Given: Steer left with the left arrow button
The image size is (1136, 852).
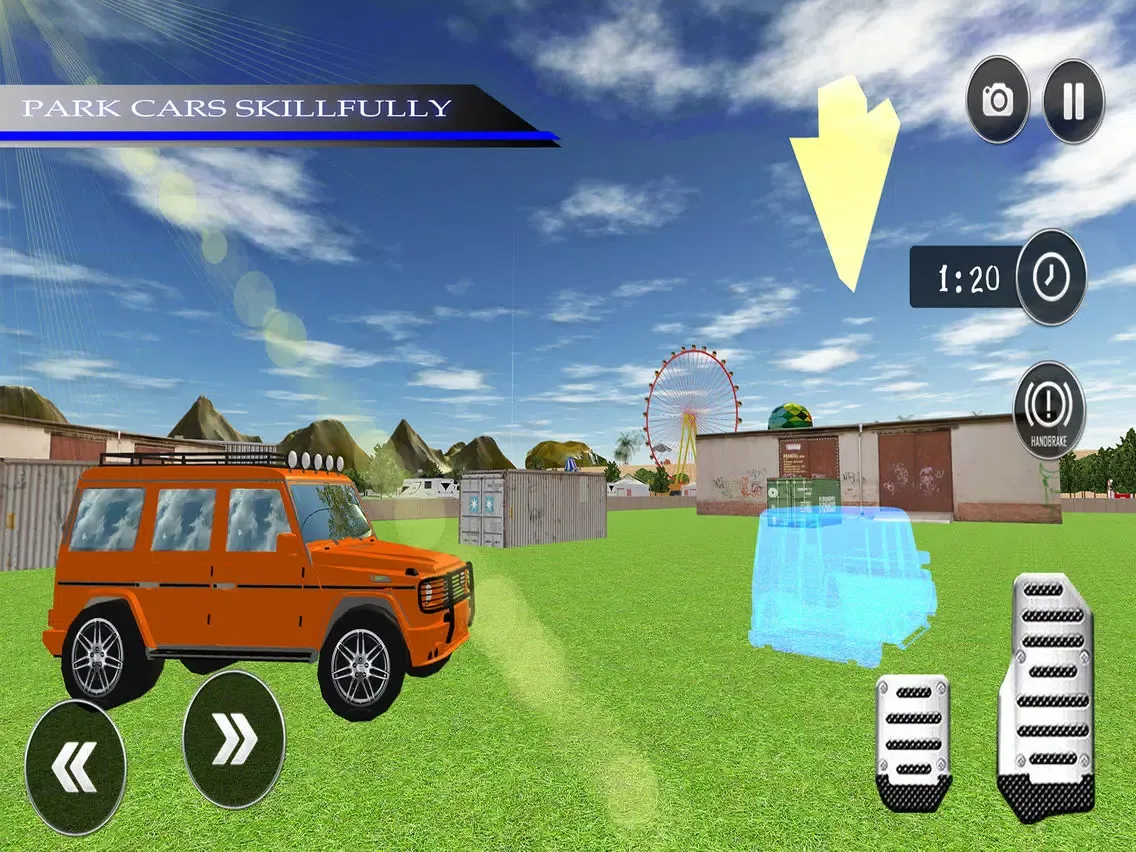Looking at the screenshot, I should click(75, 767).
